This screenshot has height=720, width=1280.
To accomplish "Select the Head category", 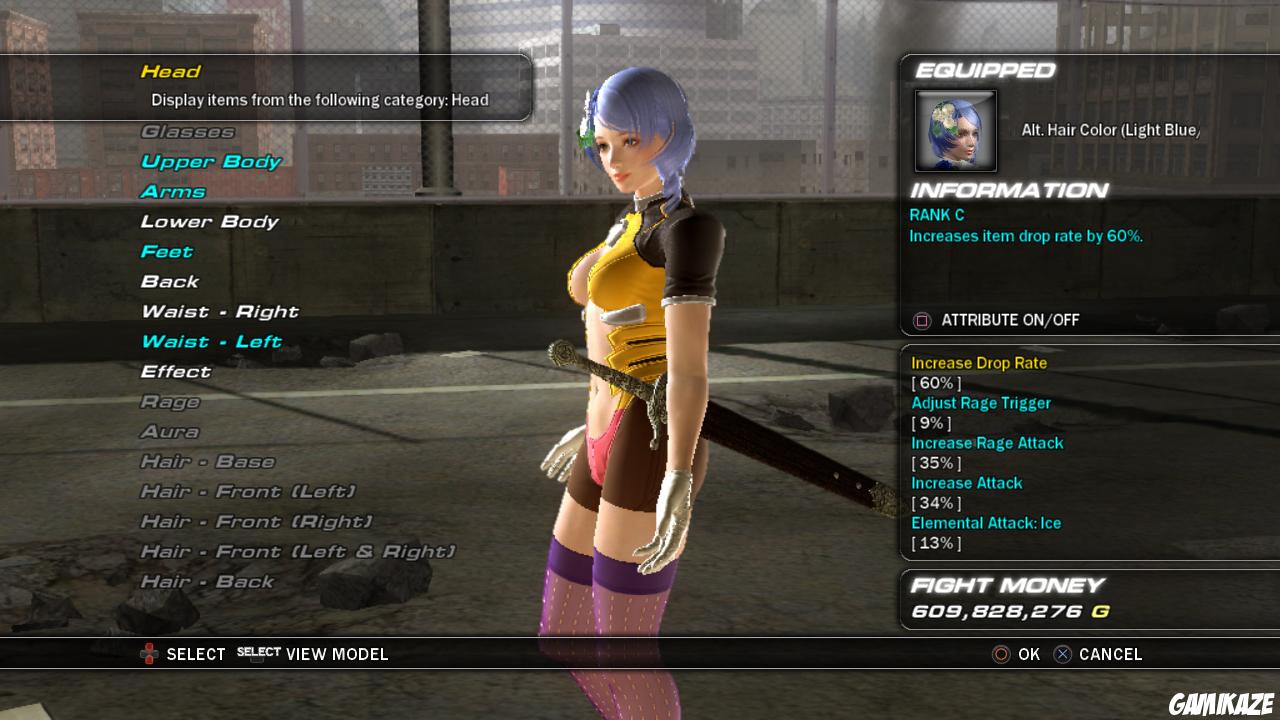I will [x=171, y=71].
